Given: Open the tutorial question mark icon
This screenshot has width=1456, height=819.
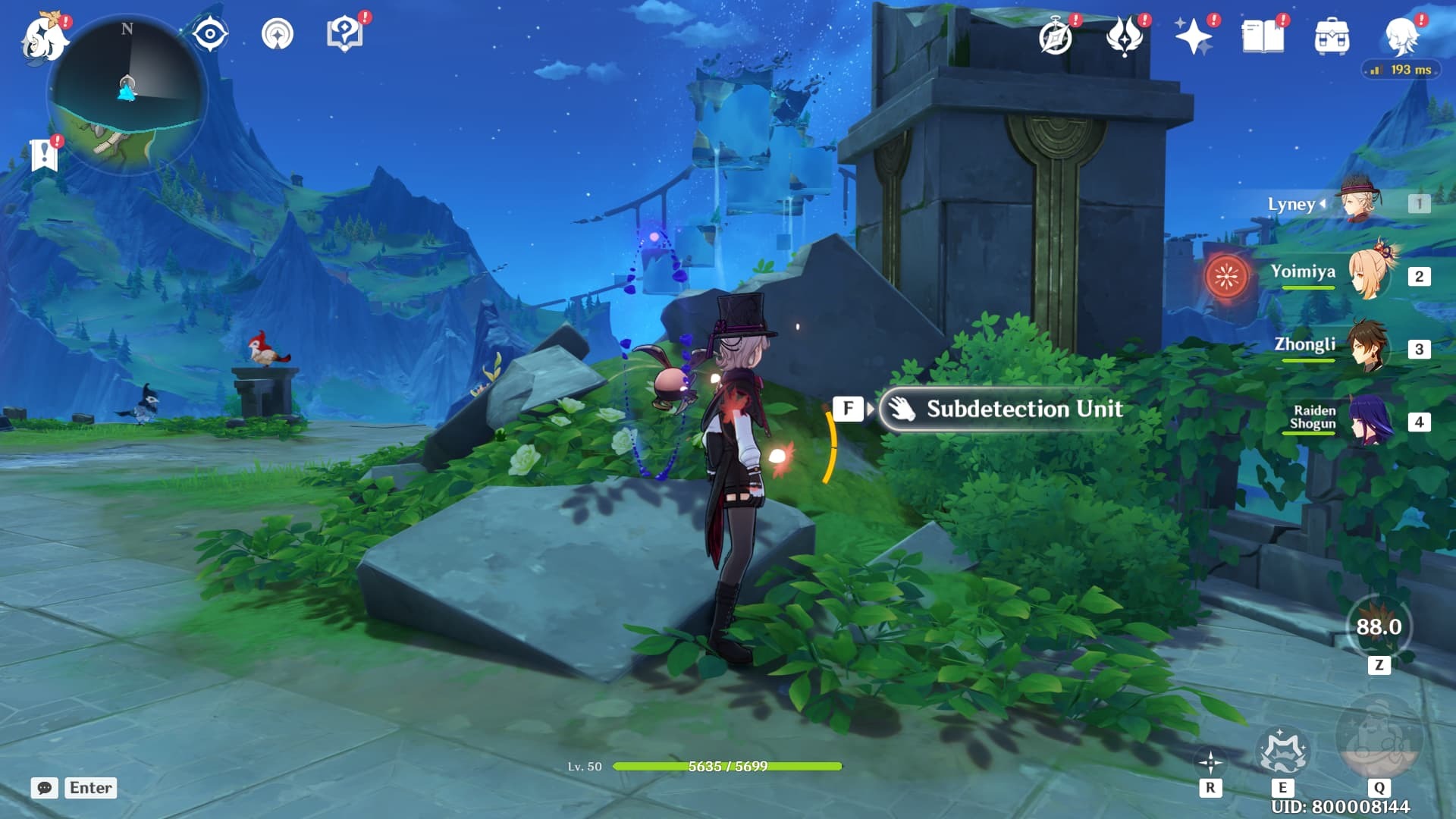Looking at the screenshot, I should (344, 34).
